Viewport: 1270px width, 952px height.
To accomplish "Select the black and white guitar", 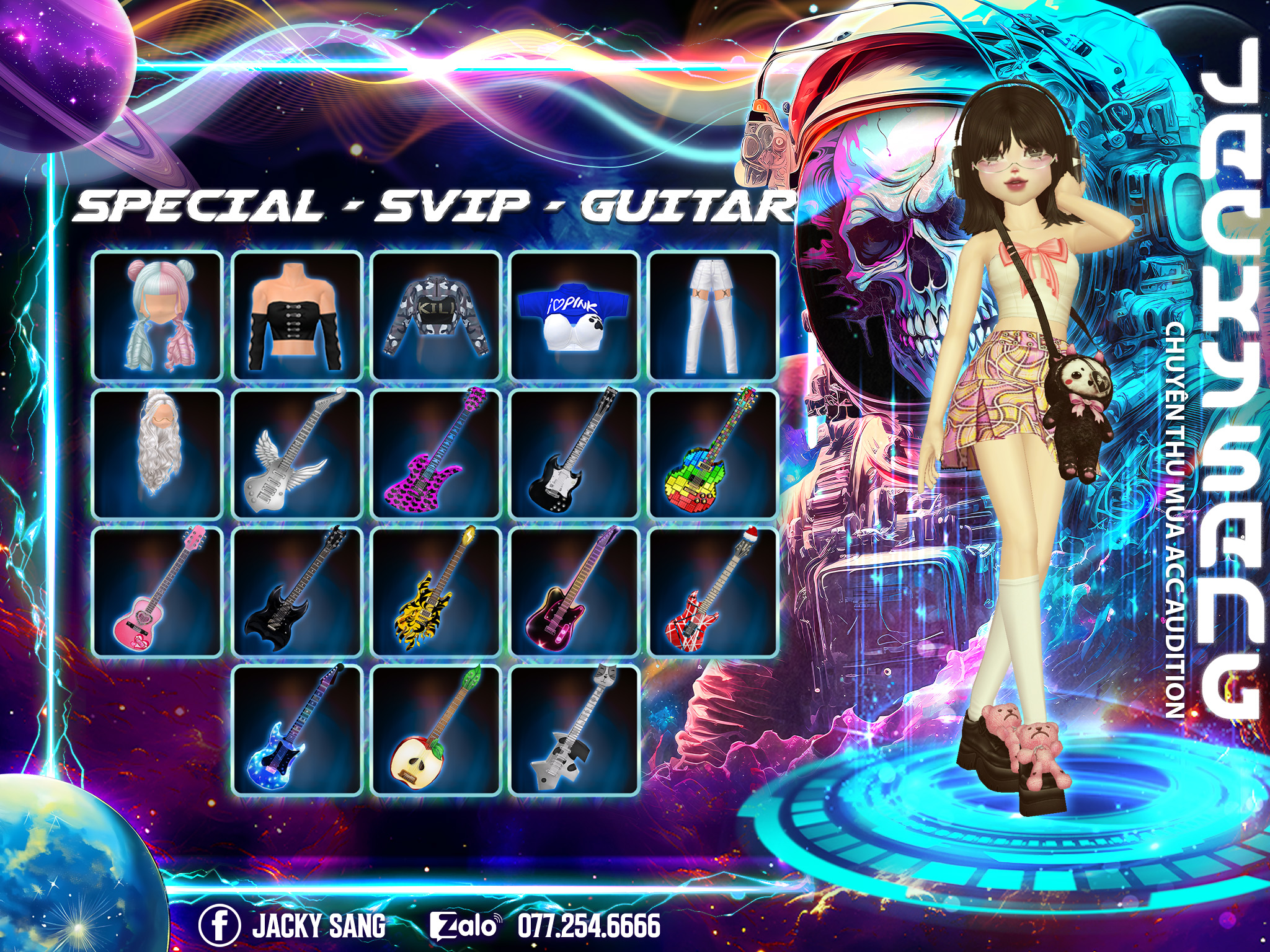I will pos(574,454).
